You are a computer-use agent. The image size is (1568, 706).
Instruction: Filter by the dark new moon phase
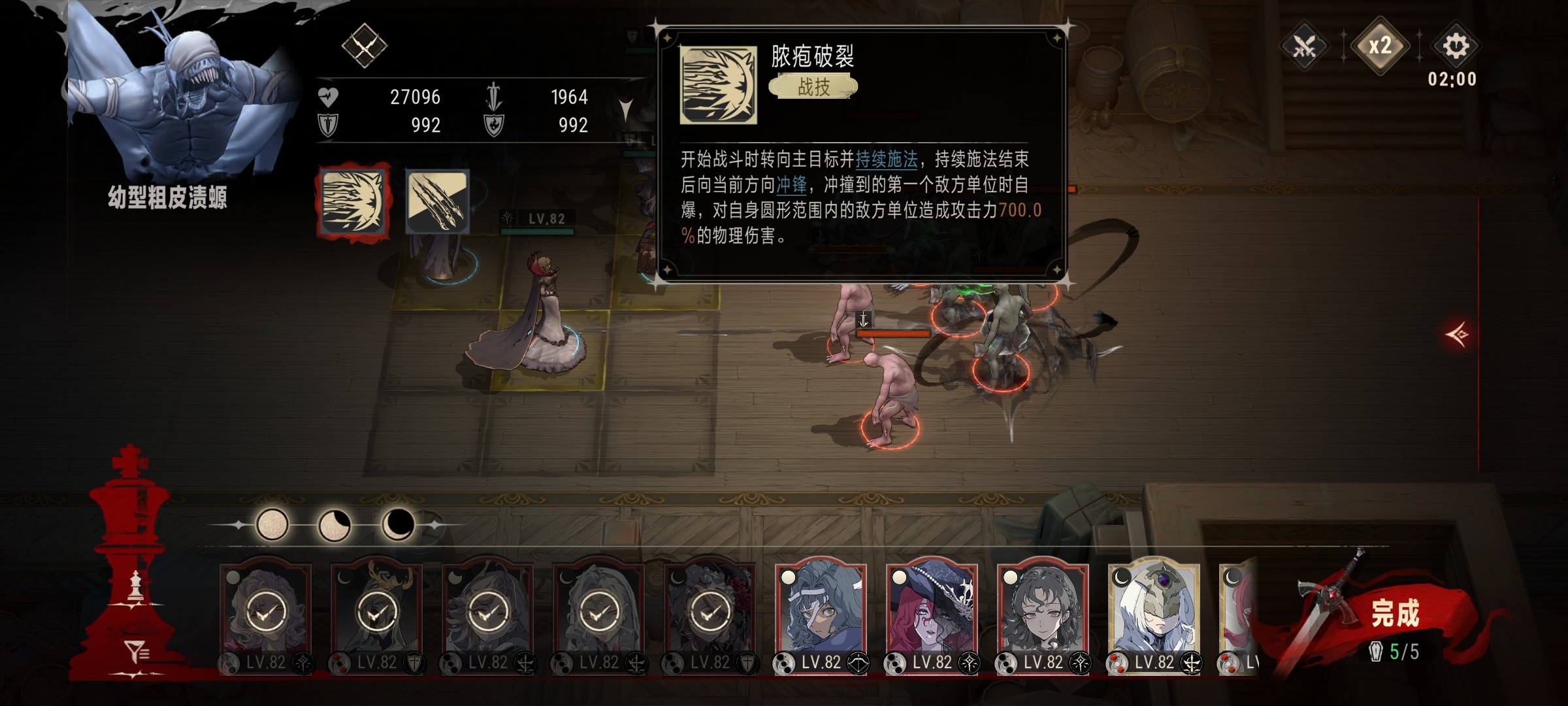(x=397, y=524)
